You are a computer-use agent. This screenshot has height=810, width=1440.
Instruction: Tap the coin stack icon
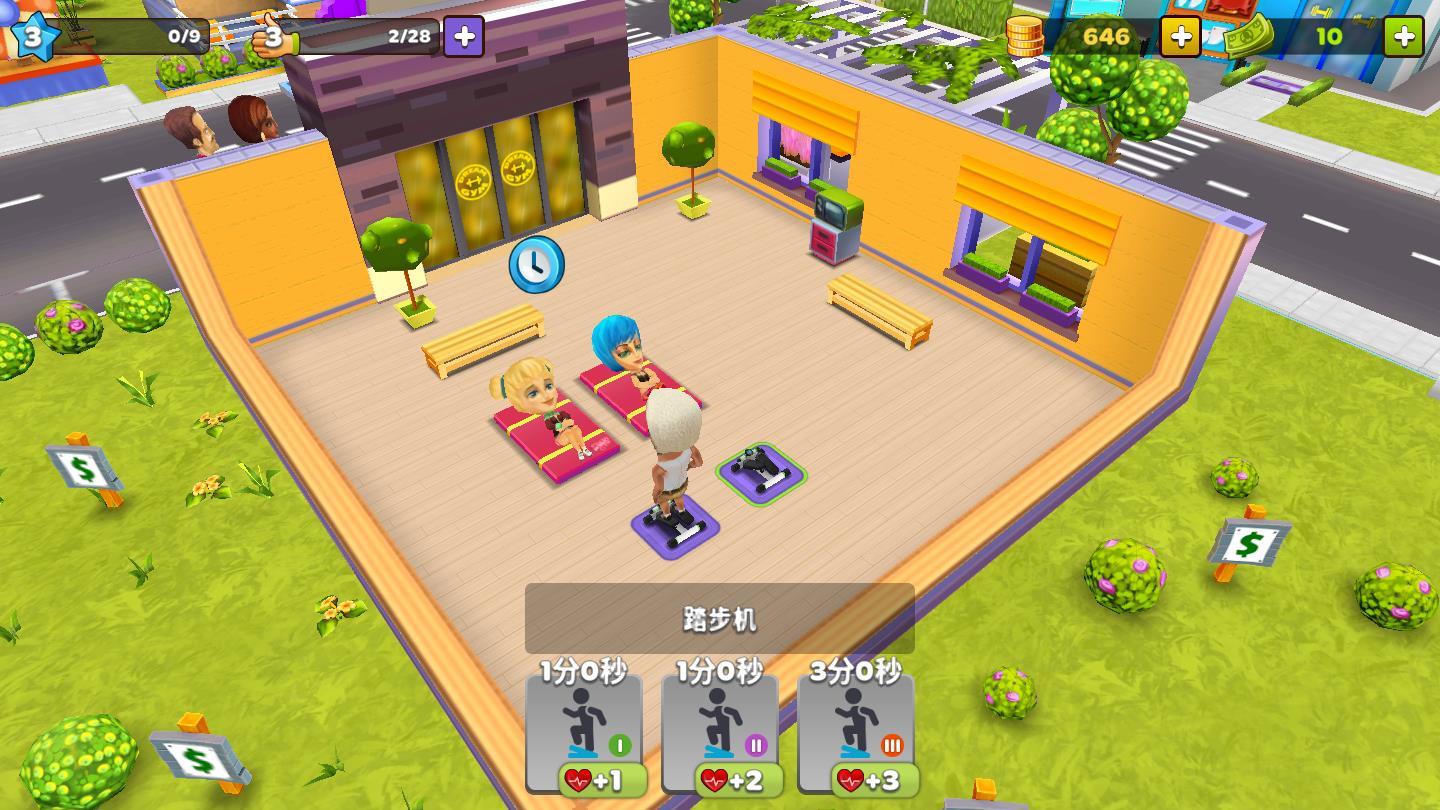1027,36
